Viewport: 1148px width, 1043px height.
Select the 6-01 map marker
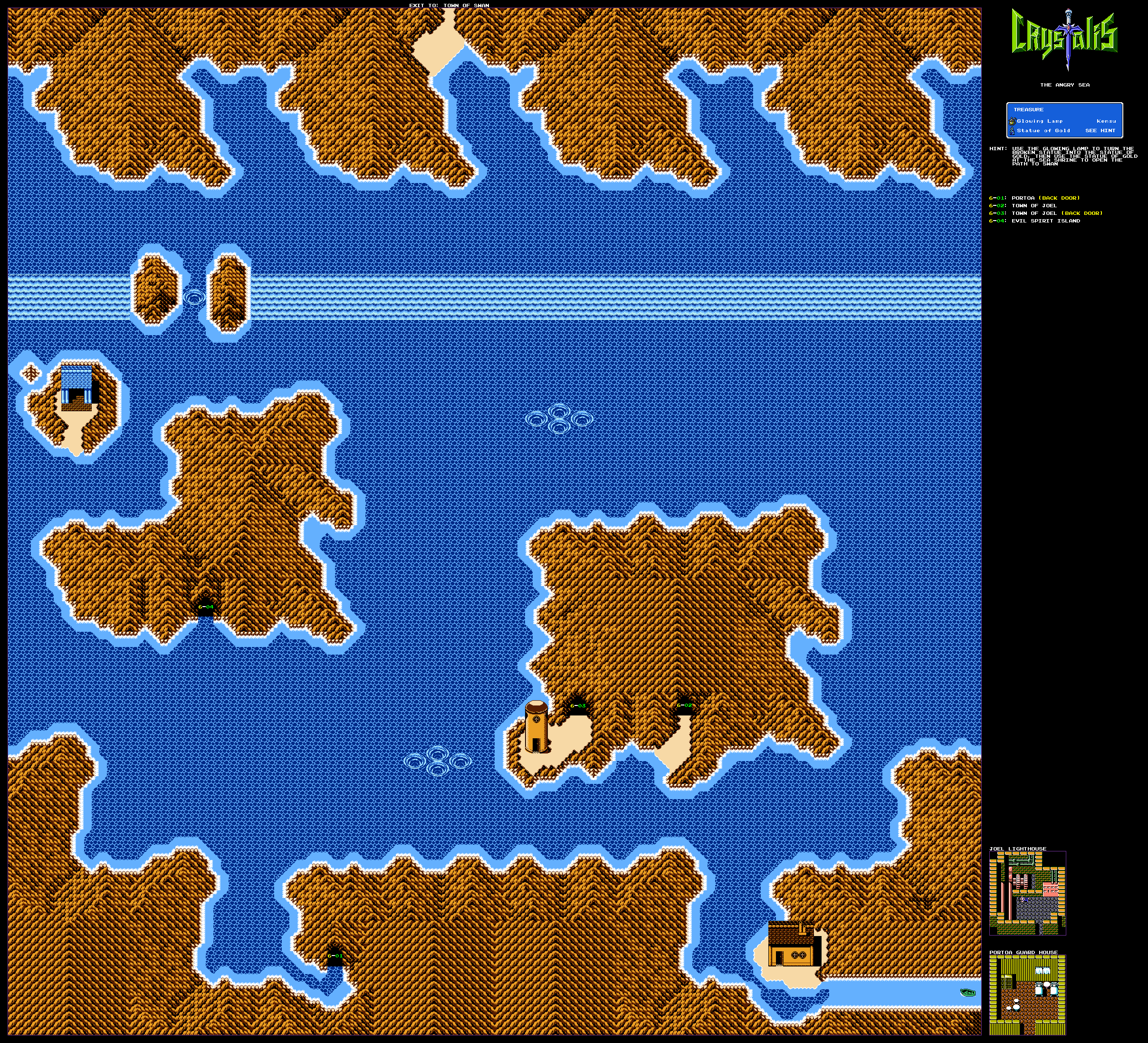pyautogui.click(x=335, y=956)
